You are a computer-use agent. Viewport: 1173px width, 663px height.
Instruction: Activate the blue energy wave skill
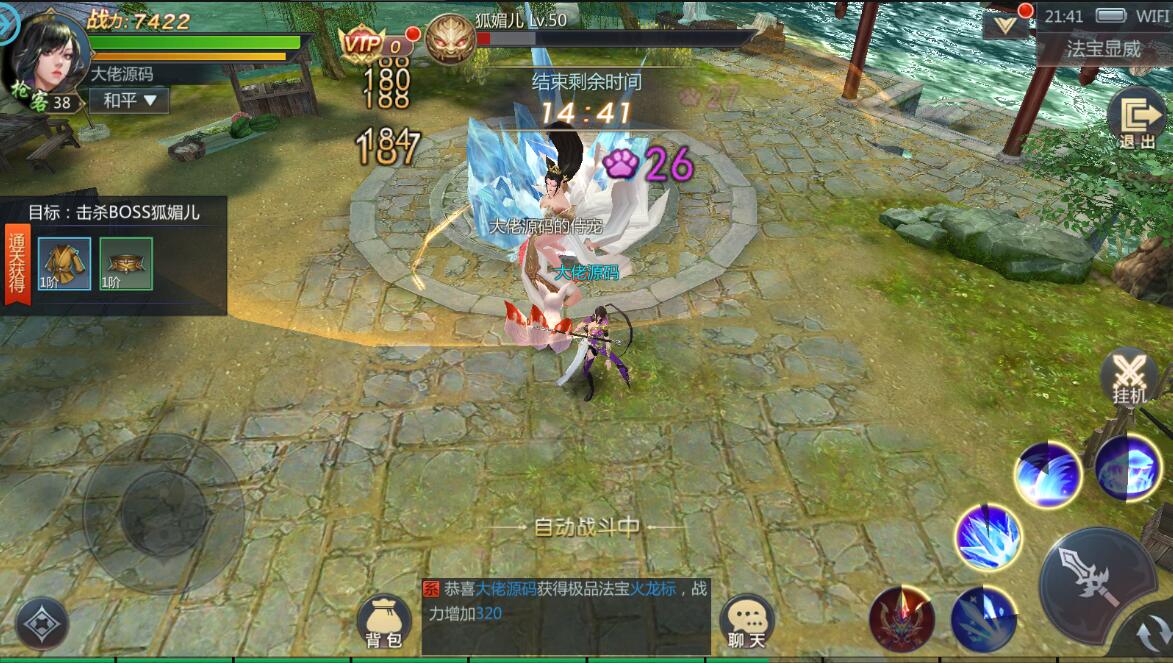coord(1047,473)
